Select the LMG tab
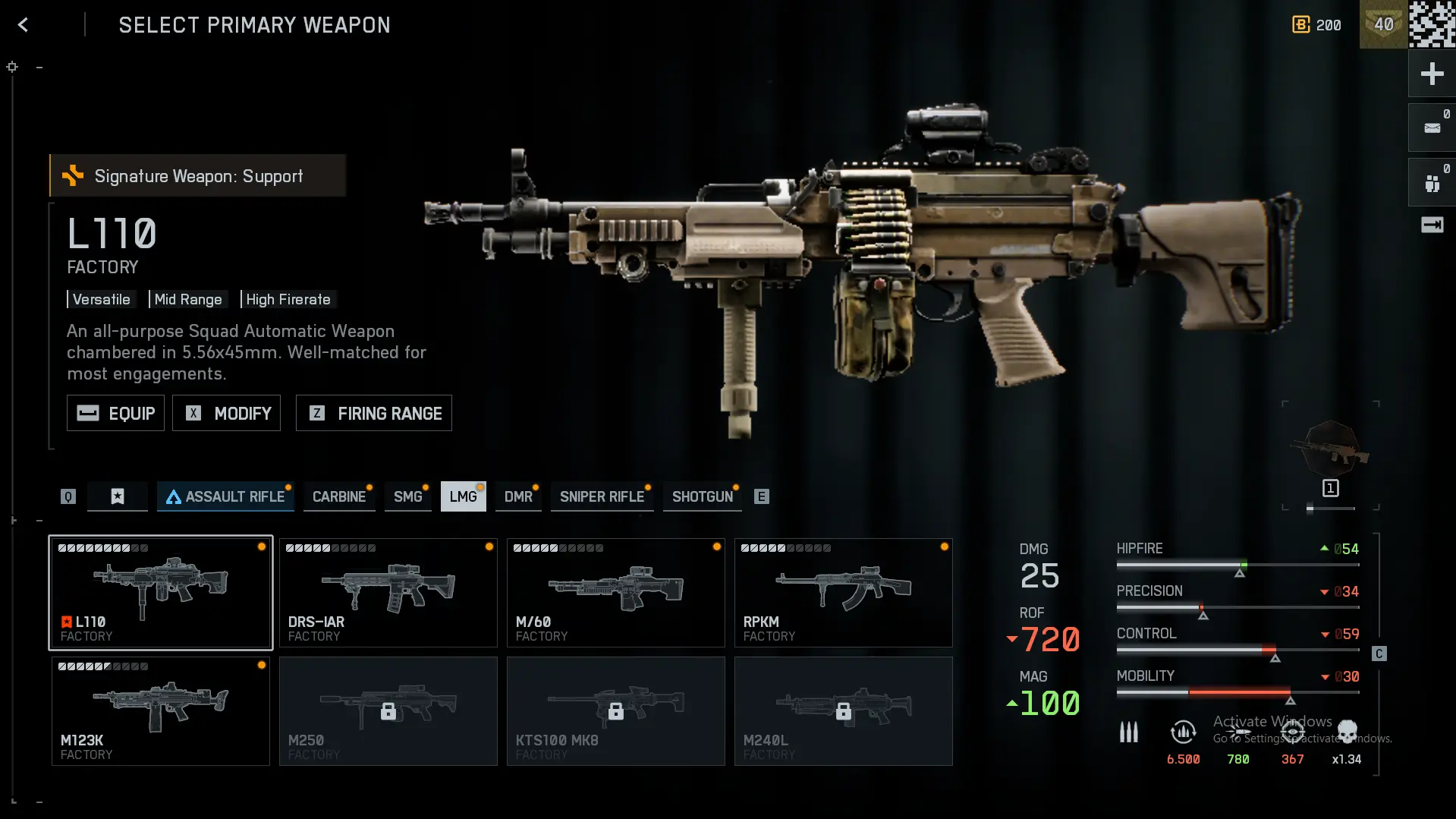This screenshot has width=1456, height=819. (463, 496)
